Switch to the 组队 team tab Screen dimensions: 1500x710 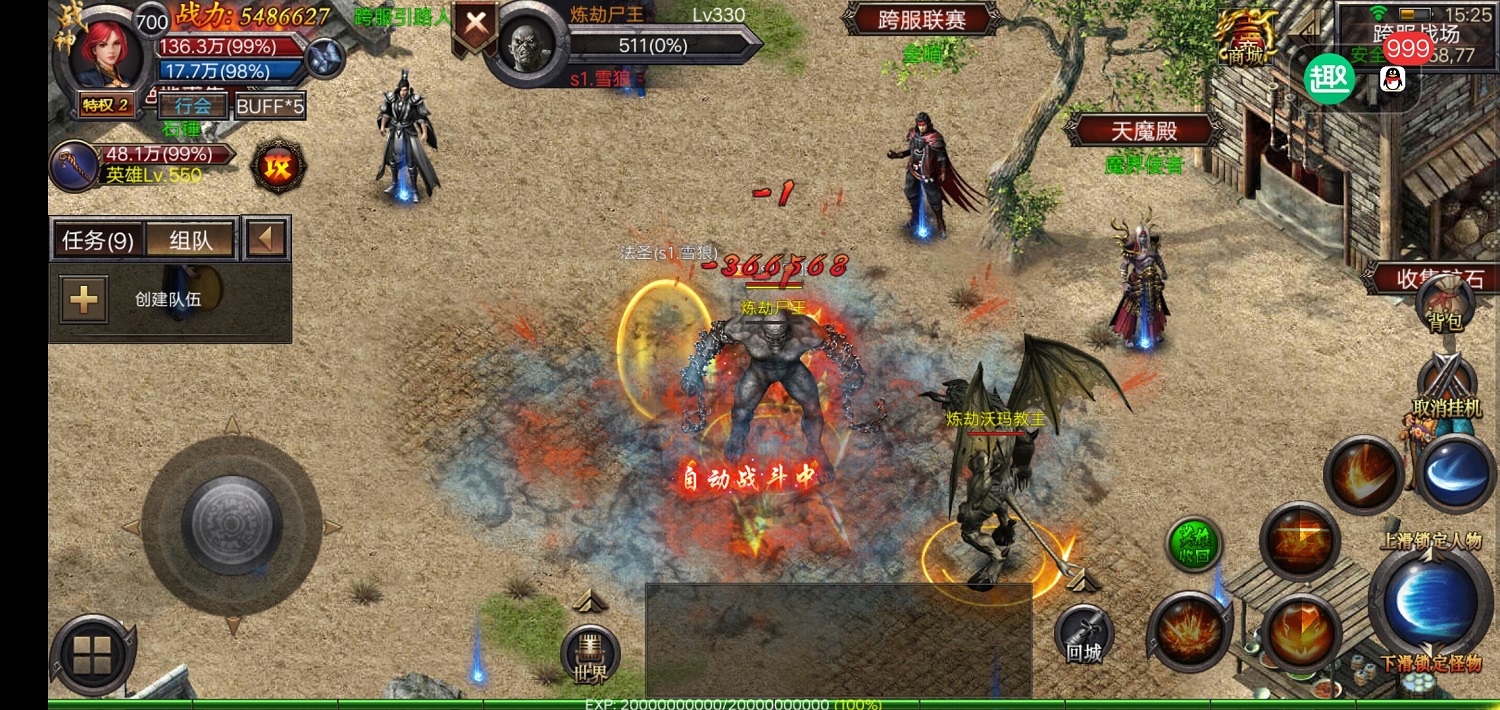point(190,240)
